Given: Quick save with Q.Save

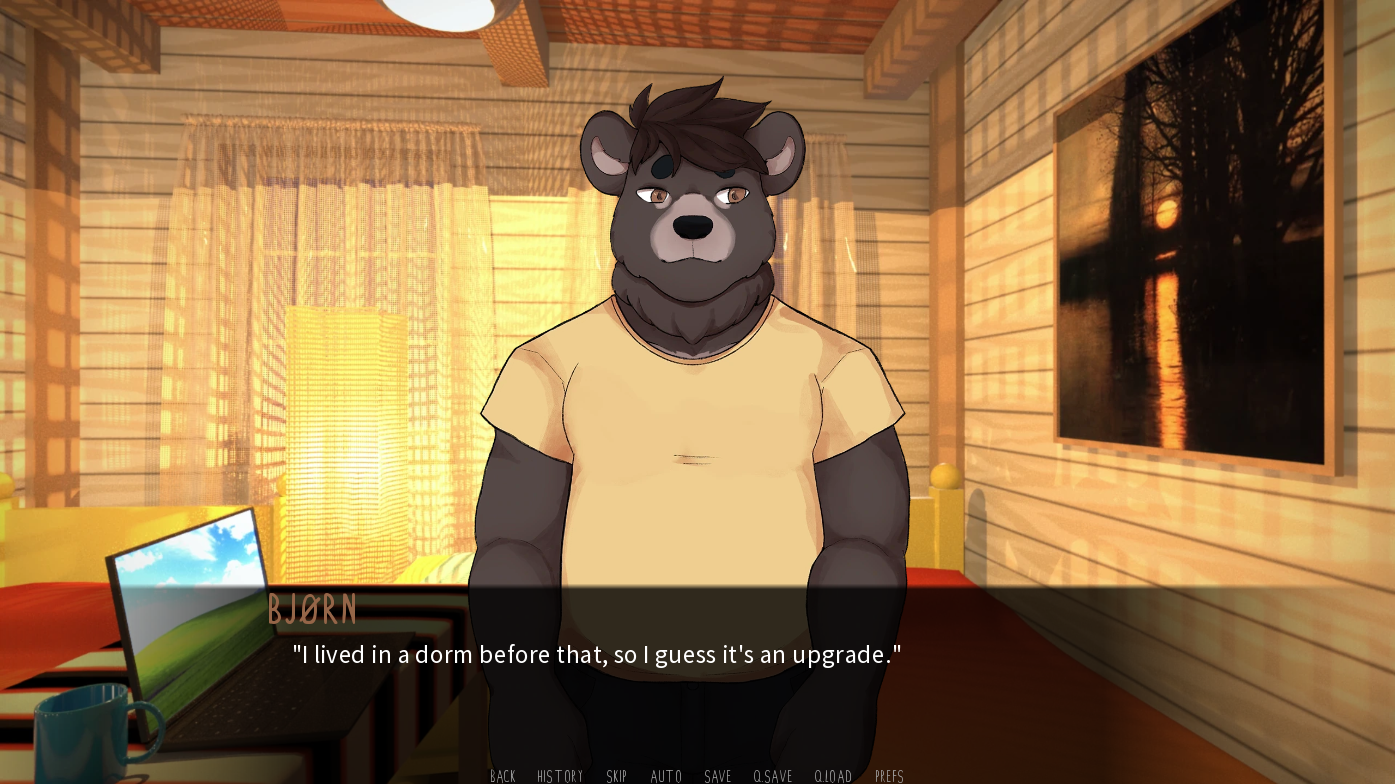Looking at the screenshot, I should pos(773,776).
